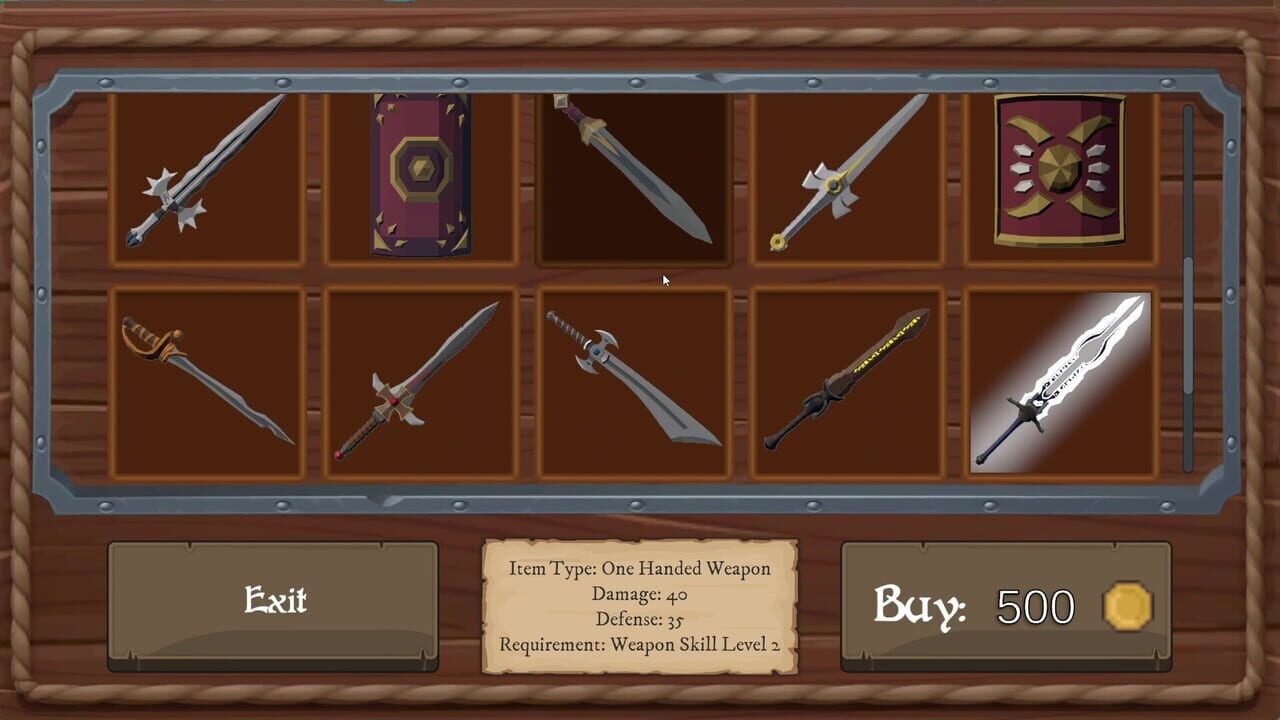Select the spiked crossguard broadsword
The height and width of the screenshot is (720, 1280).
coord(633,380)
